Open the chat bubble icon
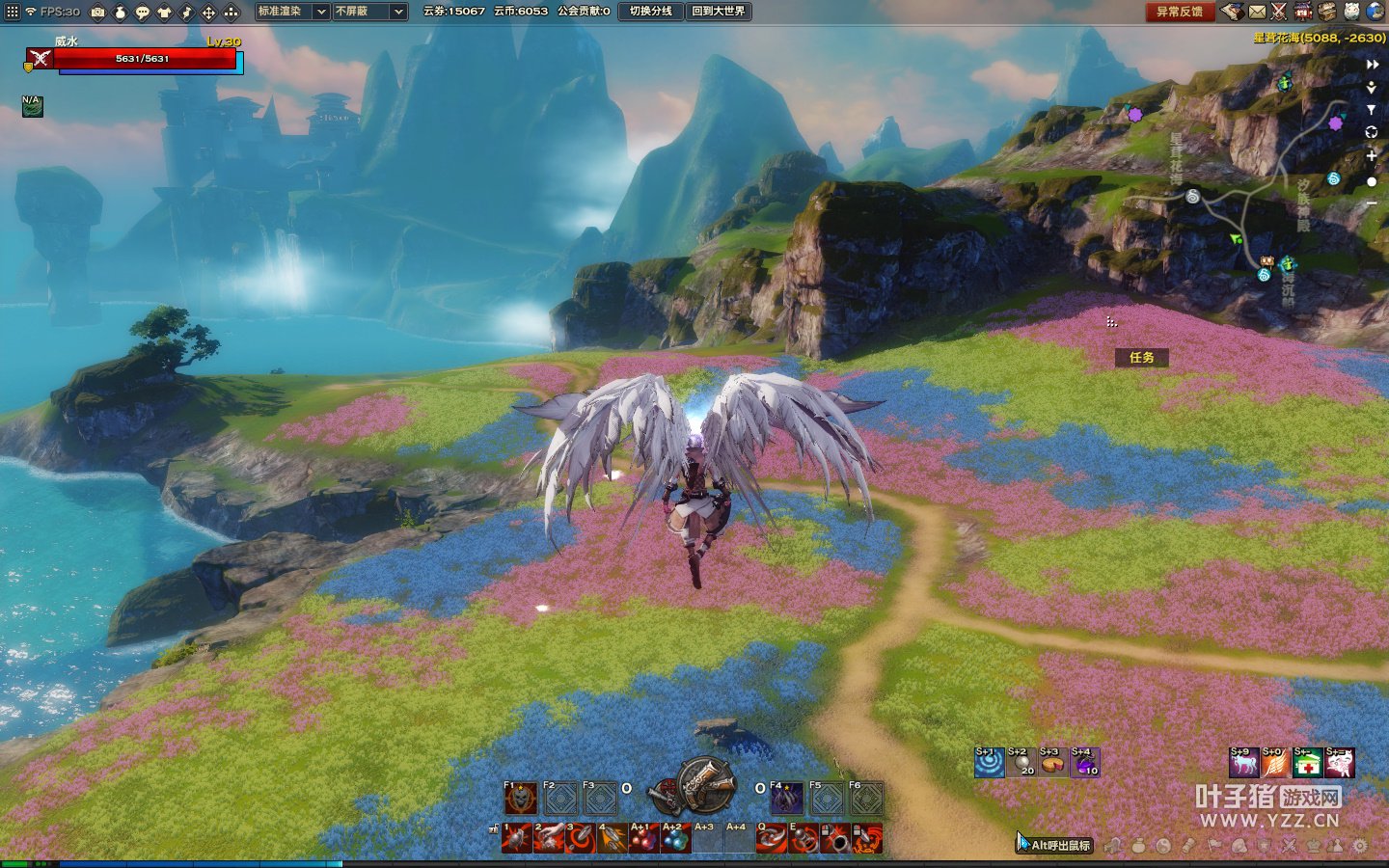Screen dimensions: 1389x868 143,13
